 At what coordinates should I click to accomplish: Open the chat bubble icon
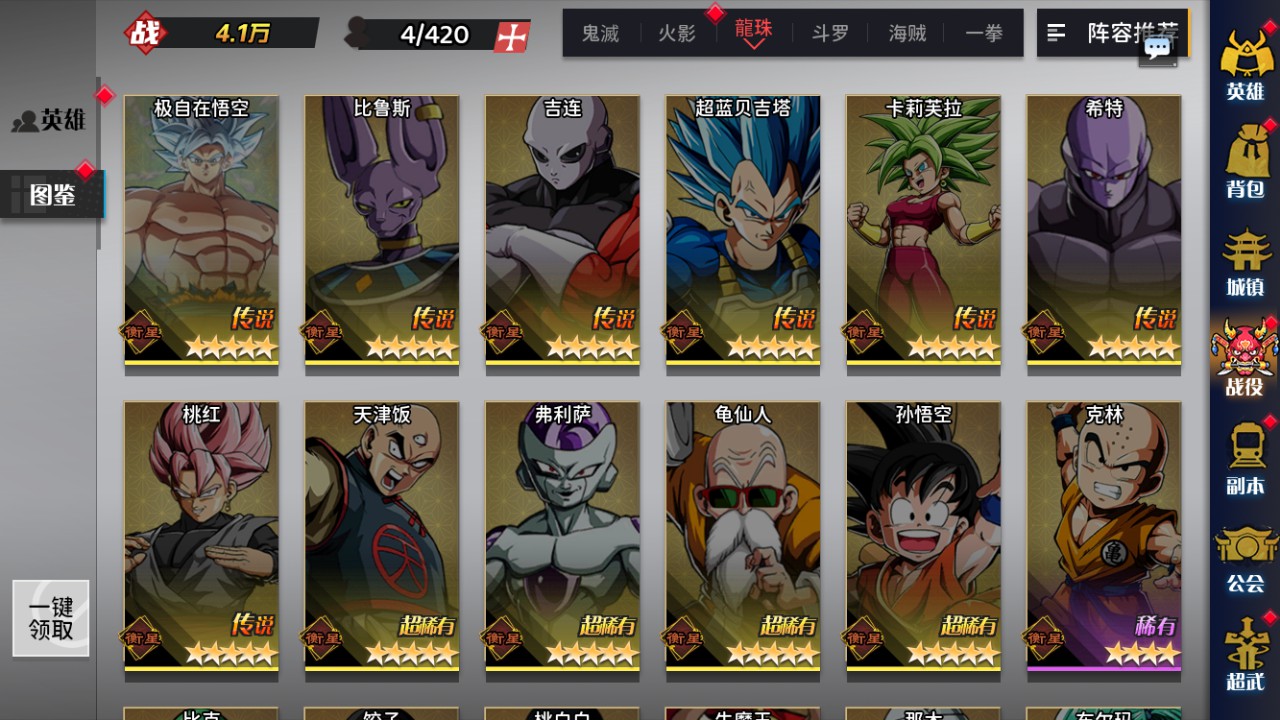pyautogui.click(x=1158, y=48)
